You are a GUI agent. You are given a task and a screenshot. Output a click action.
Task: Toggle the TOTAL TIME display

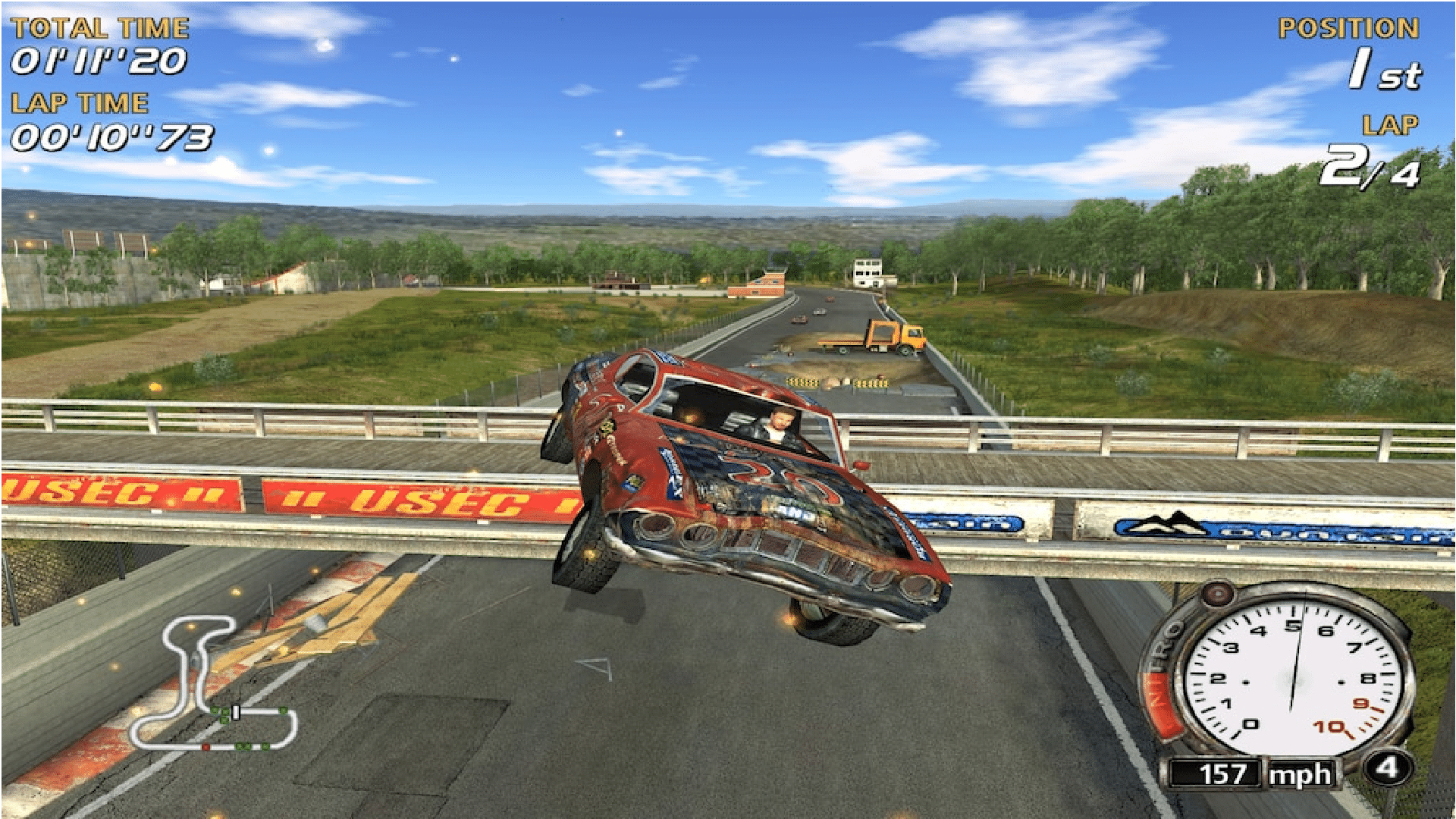99,62
